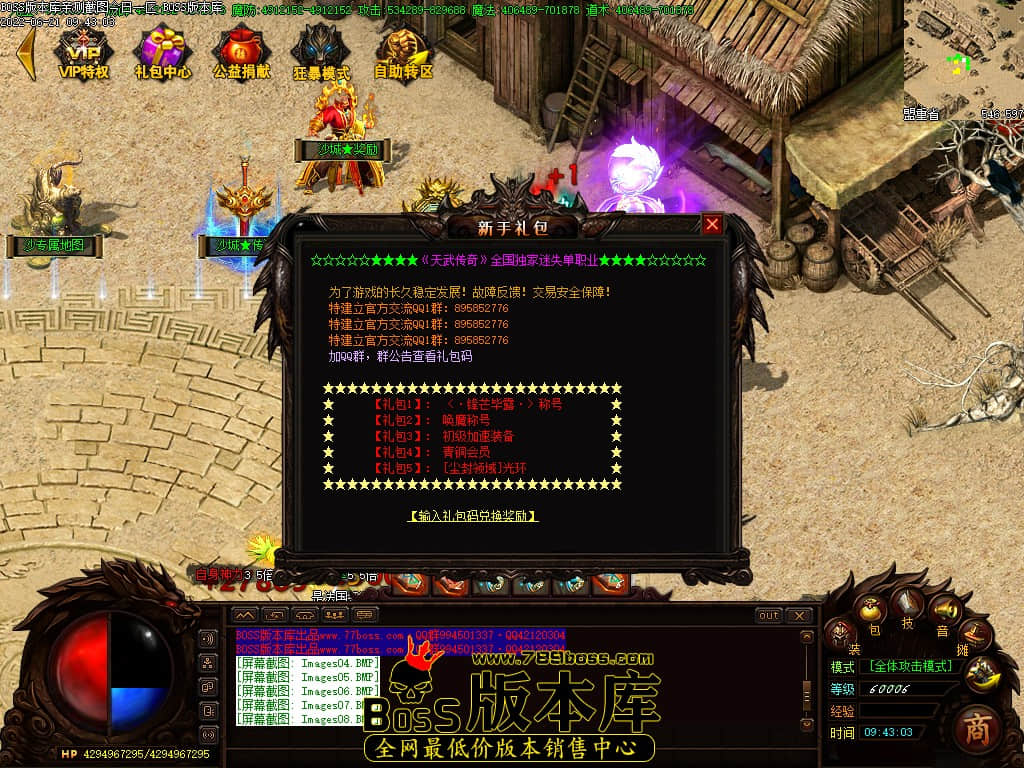Open the 自助转区 server transfer icon
Image resolution: width=1024 pixels, height=768 pixels.
click(403, 52)
